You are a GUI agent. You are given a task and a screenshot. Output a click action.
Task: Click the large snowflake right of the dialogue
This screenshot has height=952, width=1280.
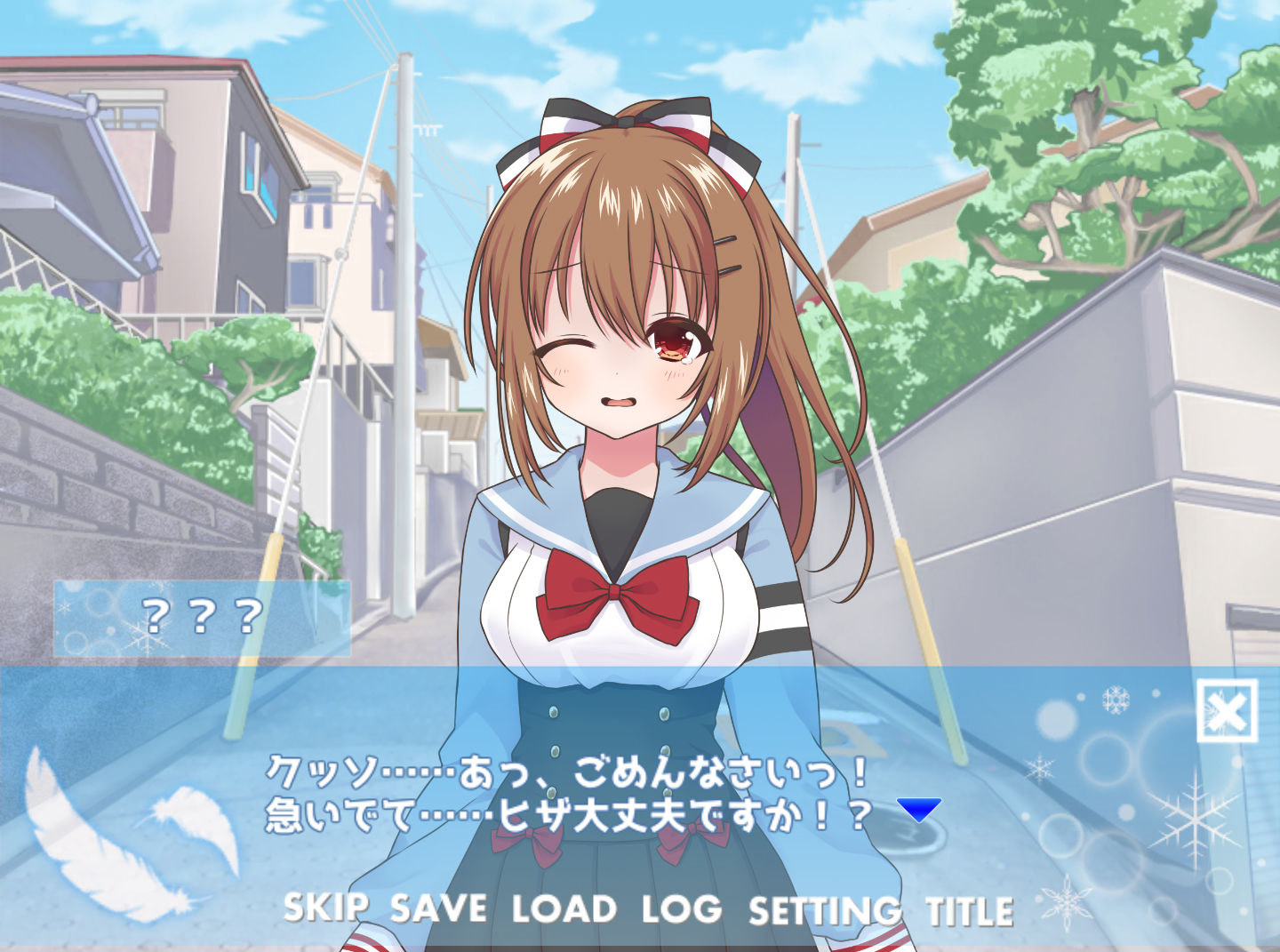[1196, 819]
